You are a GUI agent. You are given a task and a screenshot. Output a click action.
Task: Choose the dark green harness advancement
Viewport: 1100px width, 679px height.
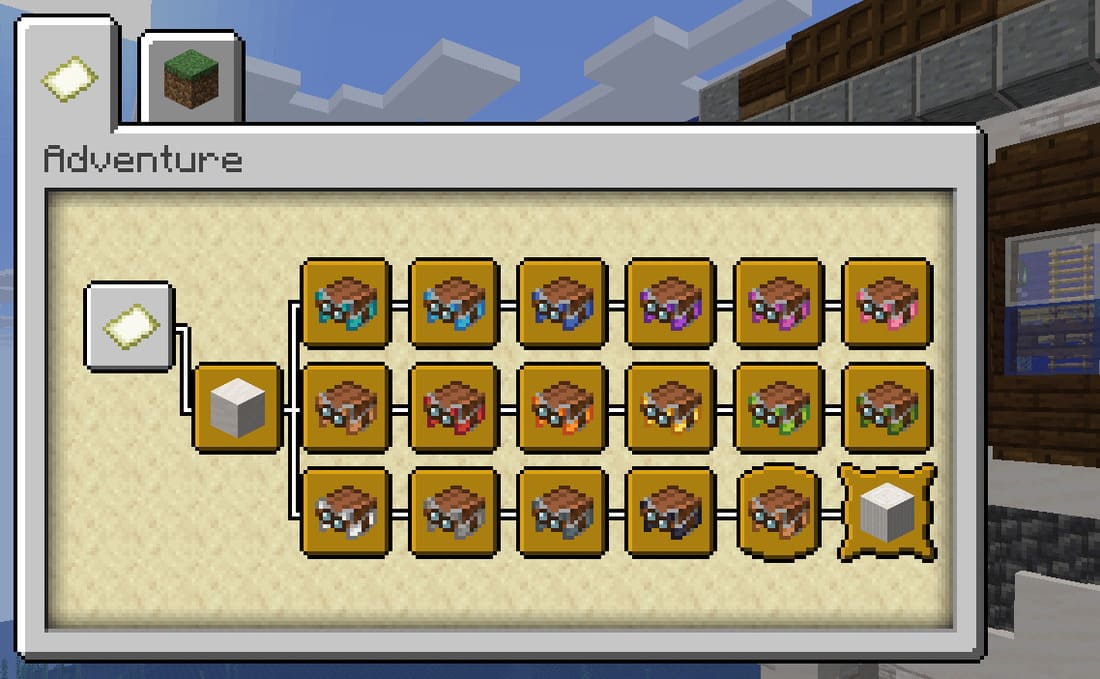coord(887,408)
